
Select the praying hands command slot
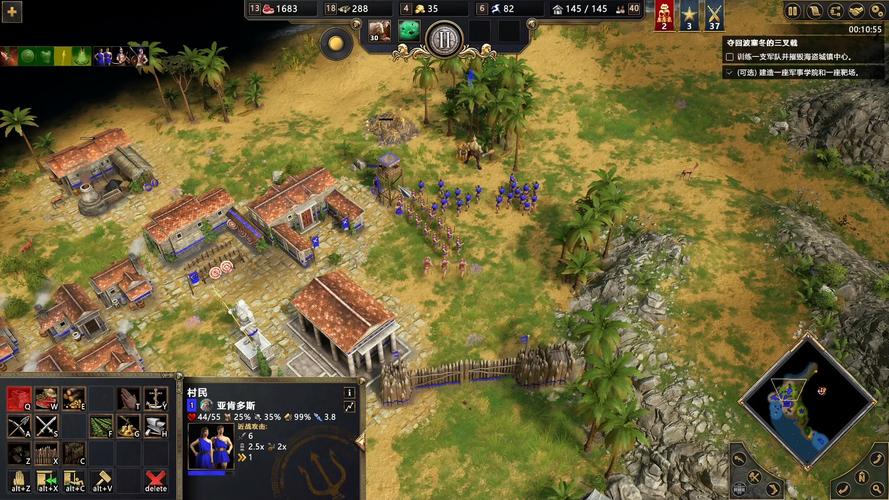point(128,399)
